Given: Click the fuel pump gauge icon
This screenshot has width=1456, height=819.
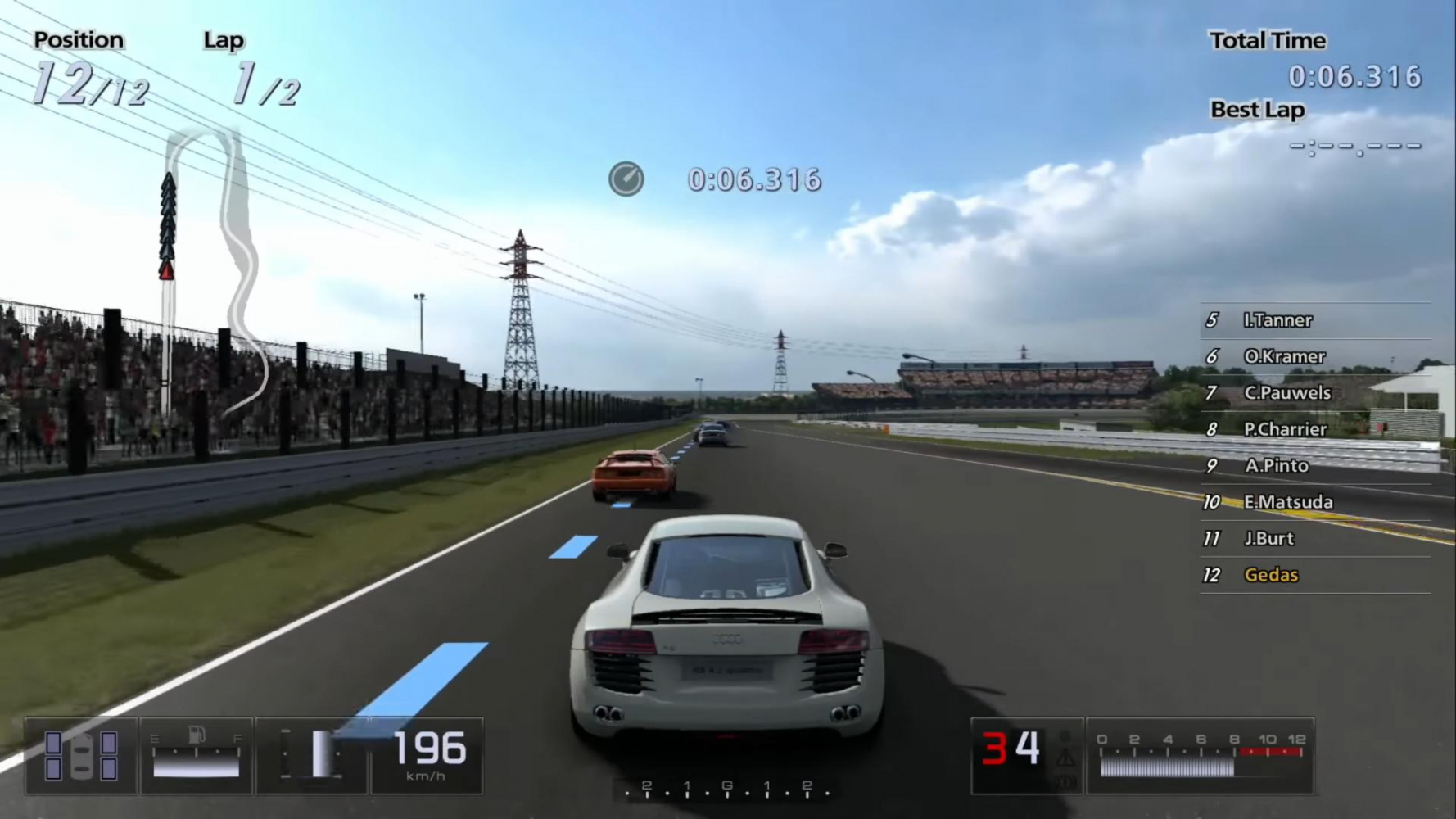Looking at the screenshot, I should click(197, 735).
